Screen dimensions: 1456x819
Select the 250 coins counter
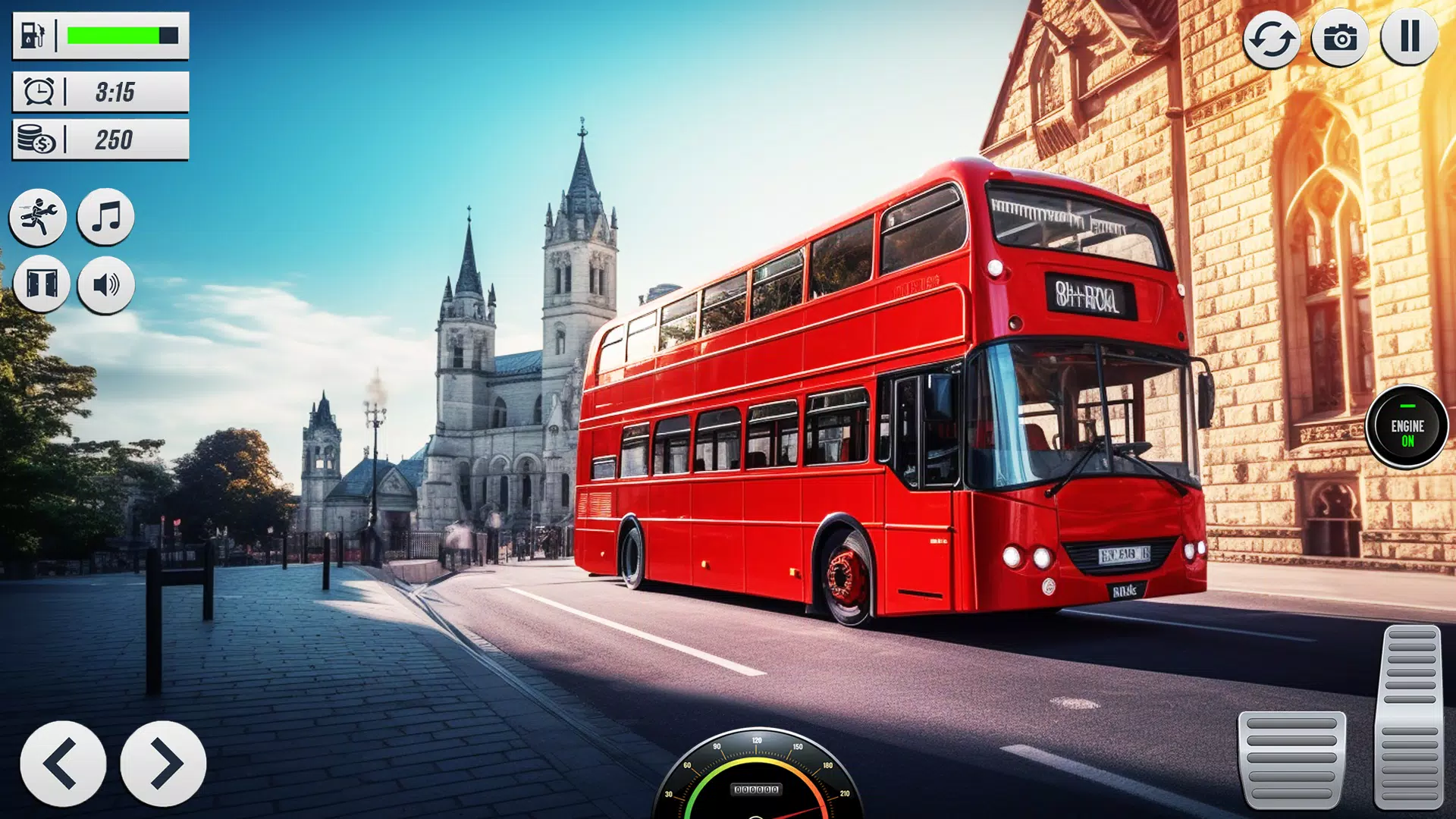coord(114,138)
